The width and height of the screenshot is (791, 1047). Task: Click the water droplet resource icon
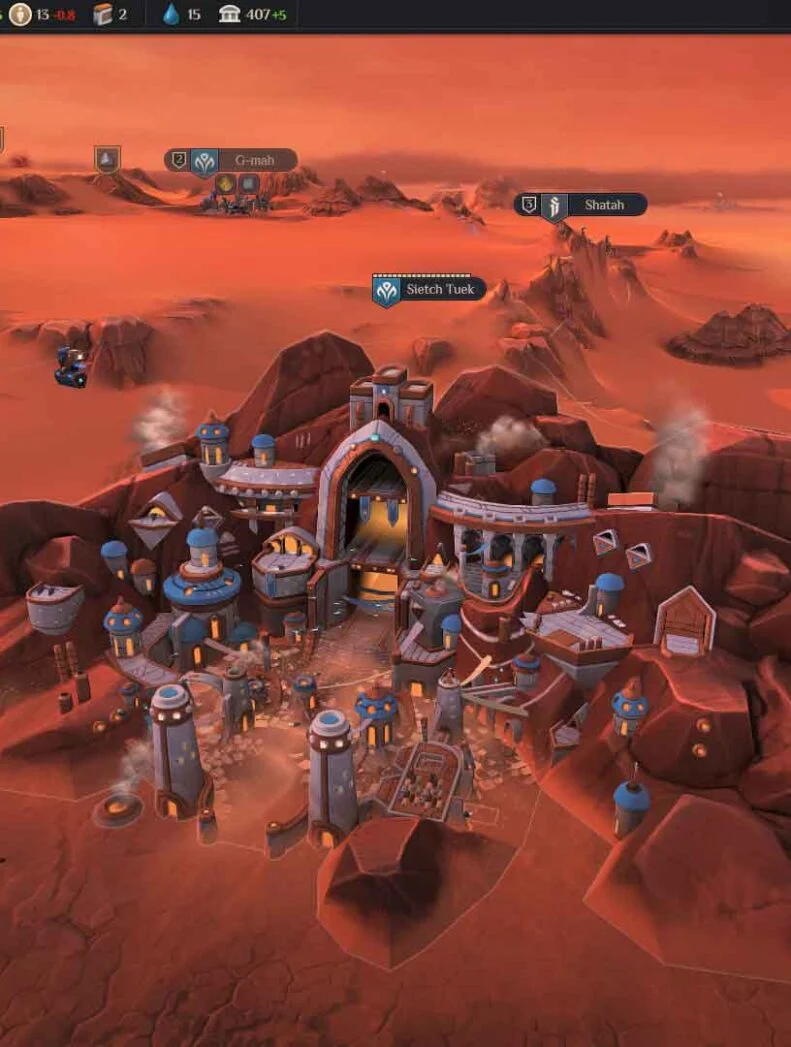171,15
